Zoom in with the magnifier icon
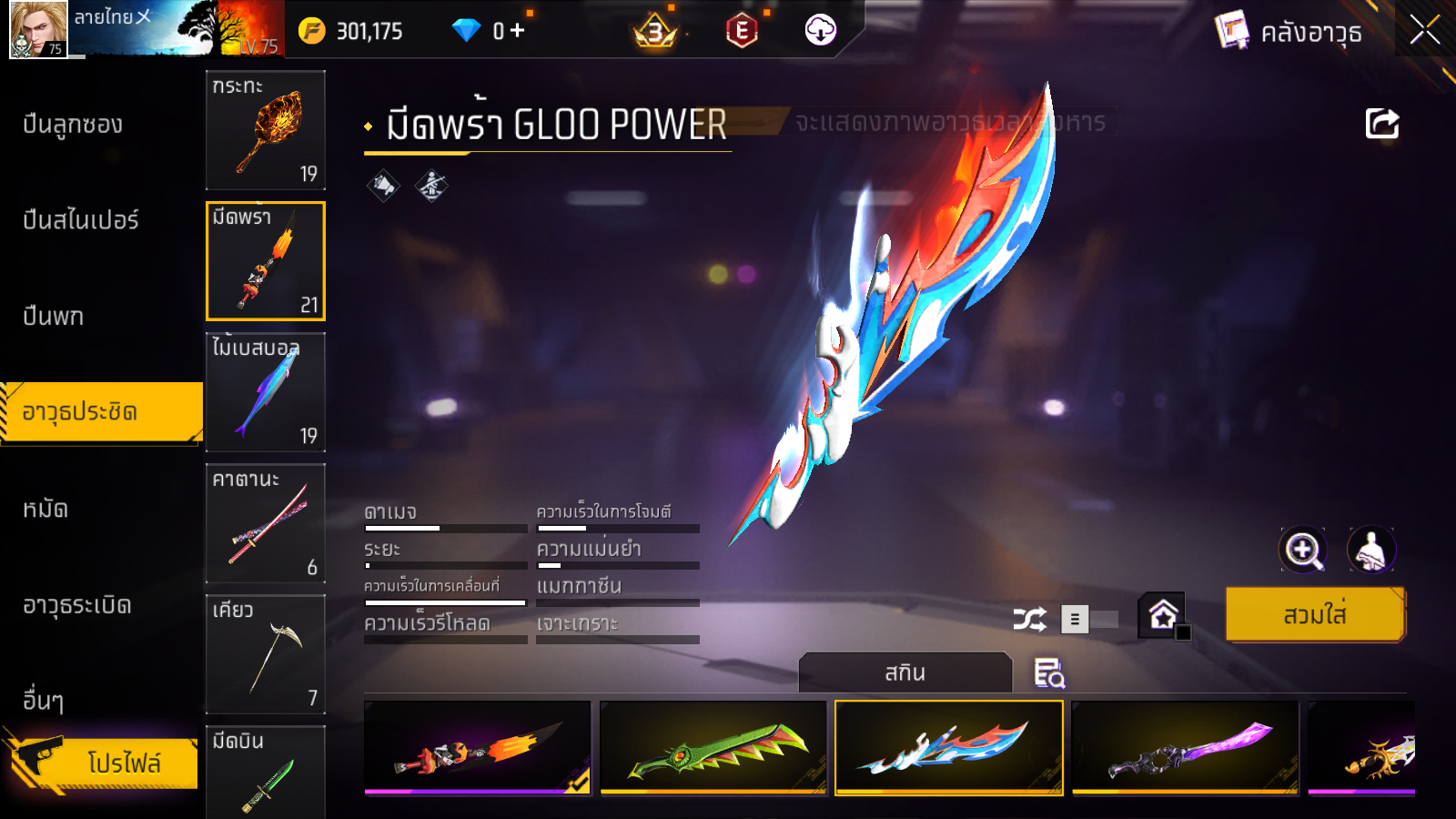Viewport: 1456px width, 819px height. click(1302, 550)
